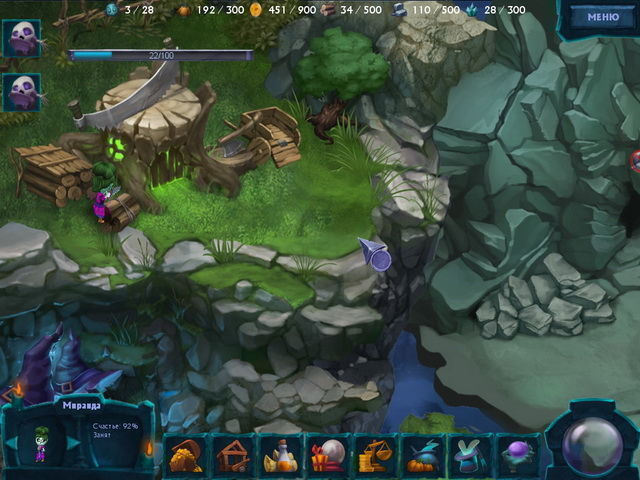Select the gift box and orb icon
The image size is (640, 480).
327,457
